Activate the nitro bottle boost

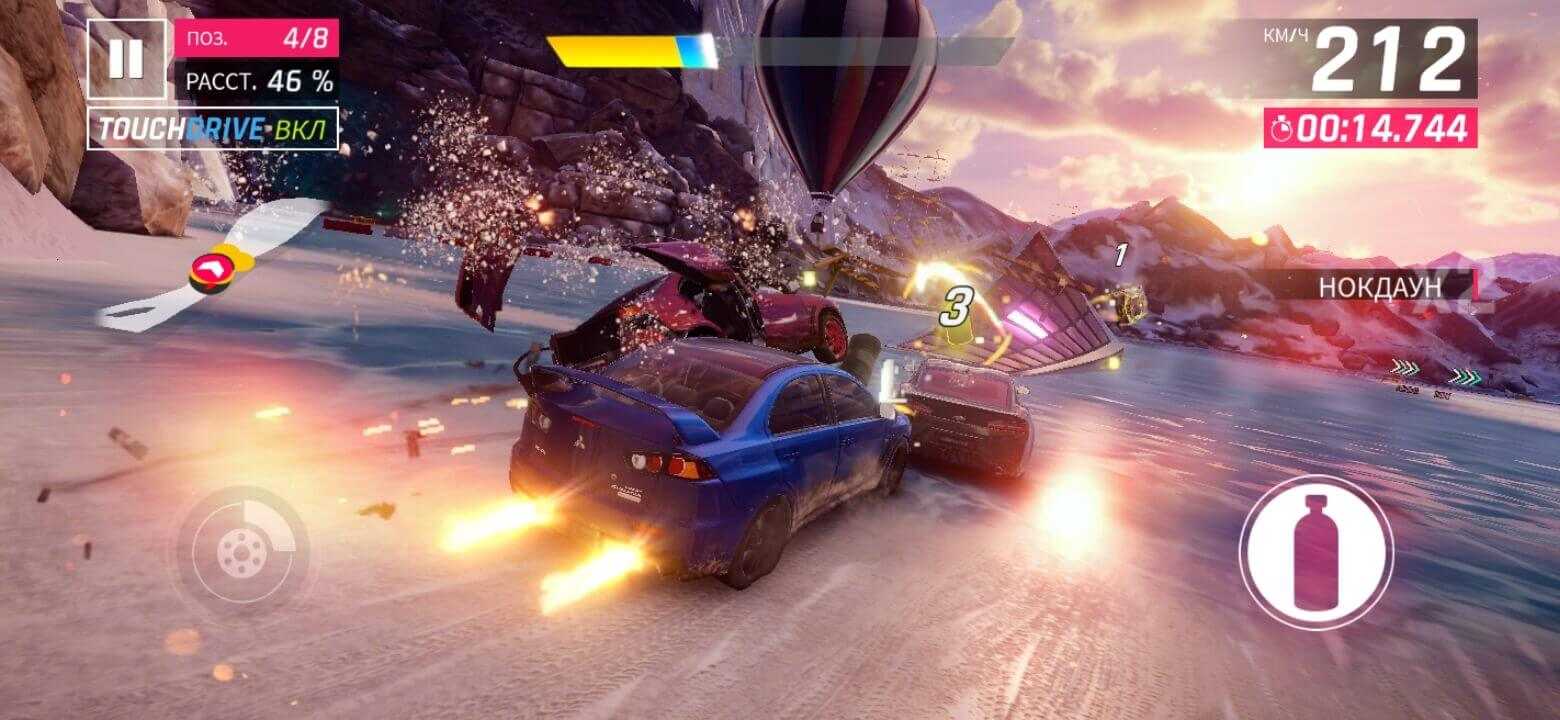[1316, 551]
